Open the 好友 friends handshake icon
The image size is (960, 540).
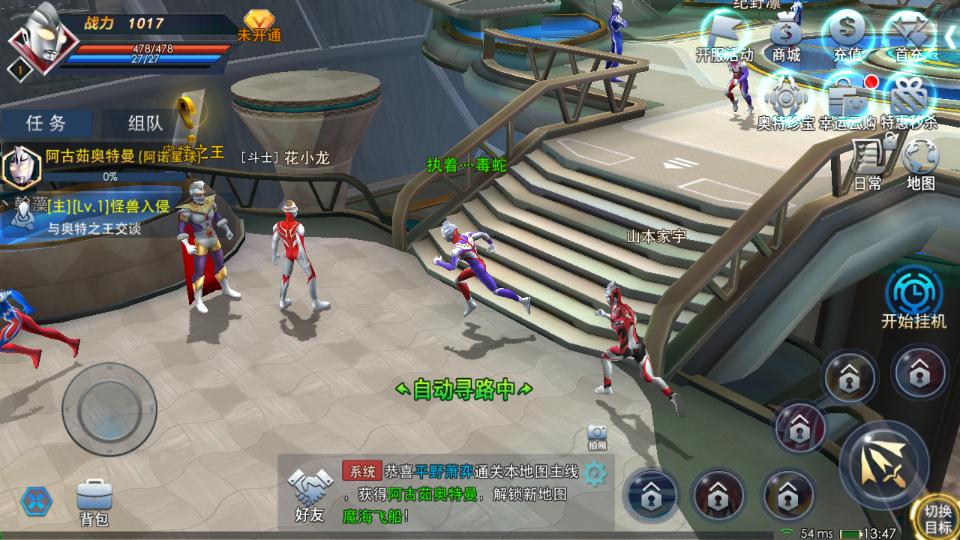pyautogui.click(x=309, y=495)
